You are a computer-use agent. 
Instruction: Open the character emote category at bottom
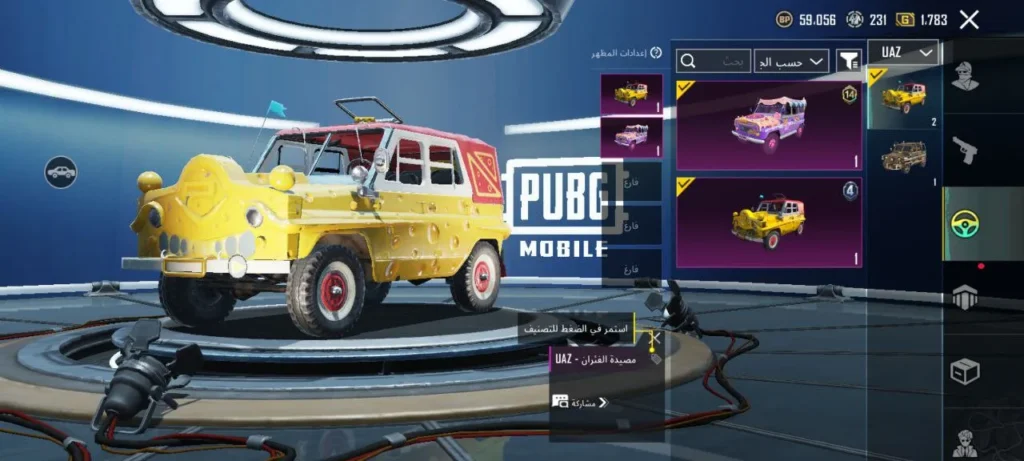pos(965,440)
